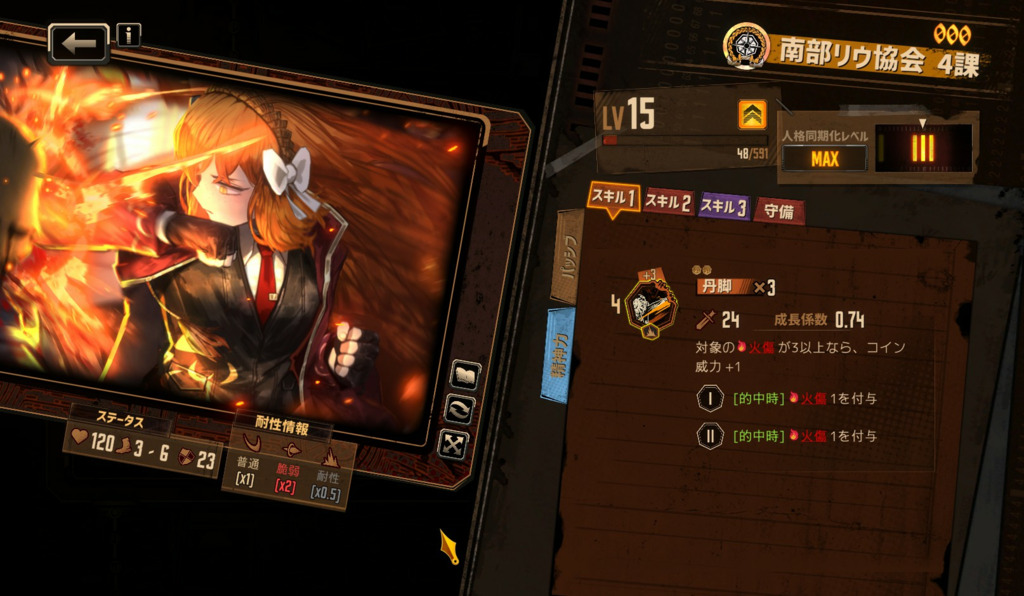1024x596 pixels.
Task: Show the 精神力 side tab
Action: 558,355
